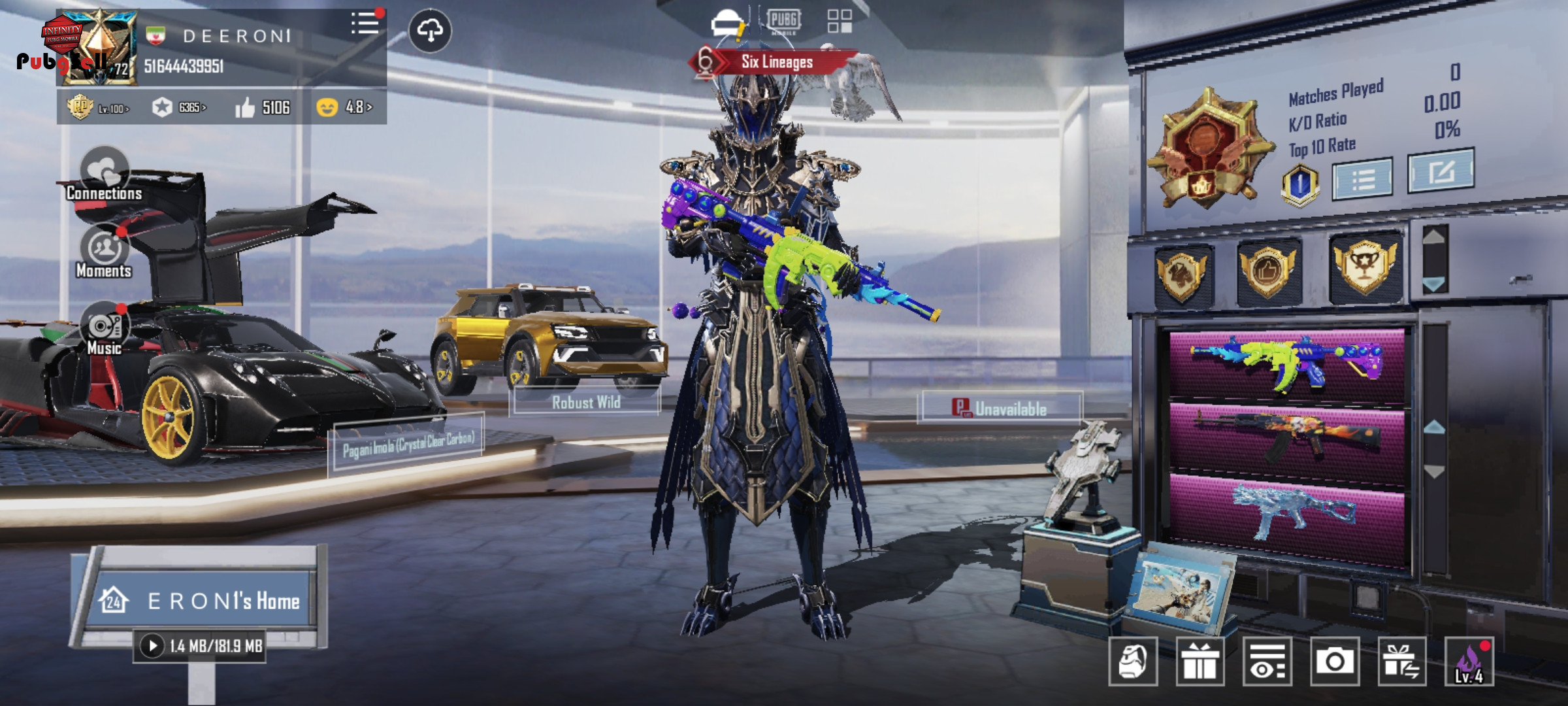Start the 181.9 MB download play button
1568x706 pixels.
click(152, 646)
